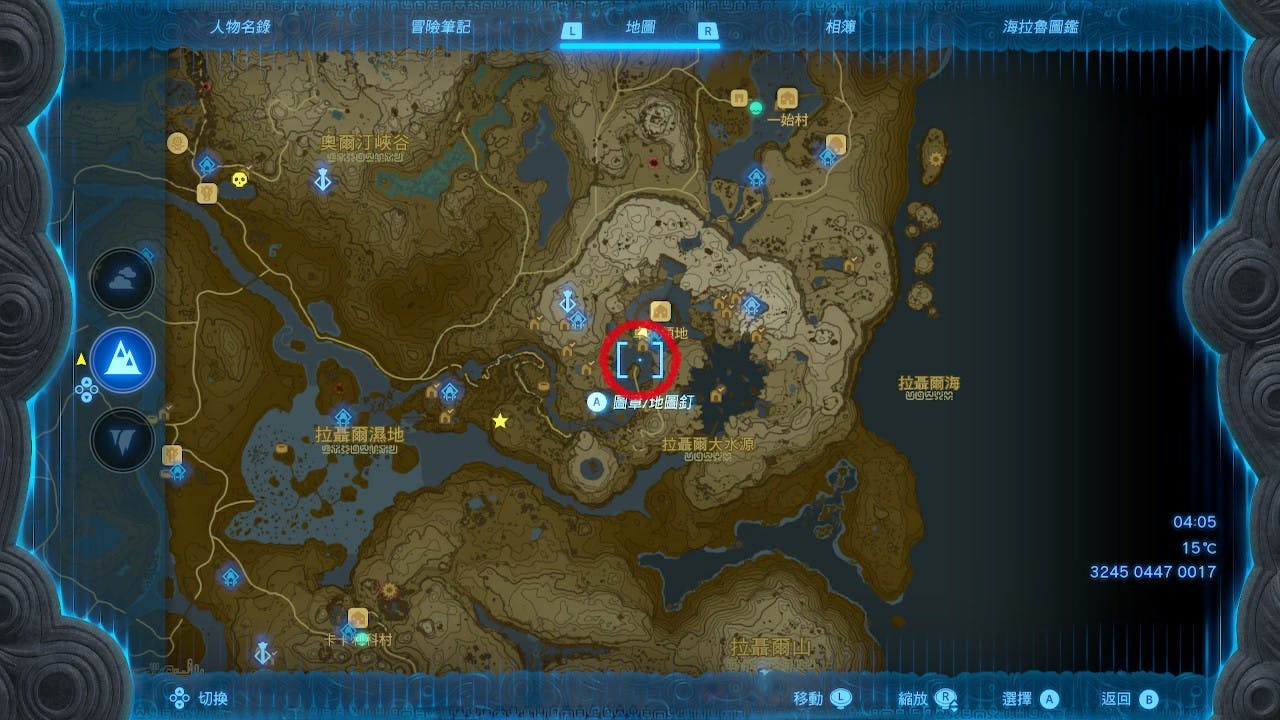Choose the shrine icon above 拉聶爾濕地 label
The width and height of the screenshot is (1280, 720).
[343, 416]
